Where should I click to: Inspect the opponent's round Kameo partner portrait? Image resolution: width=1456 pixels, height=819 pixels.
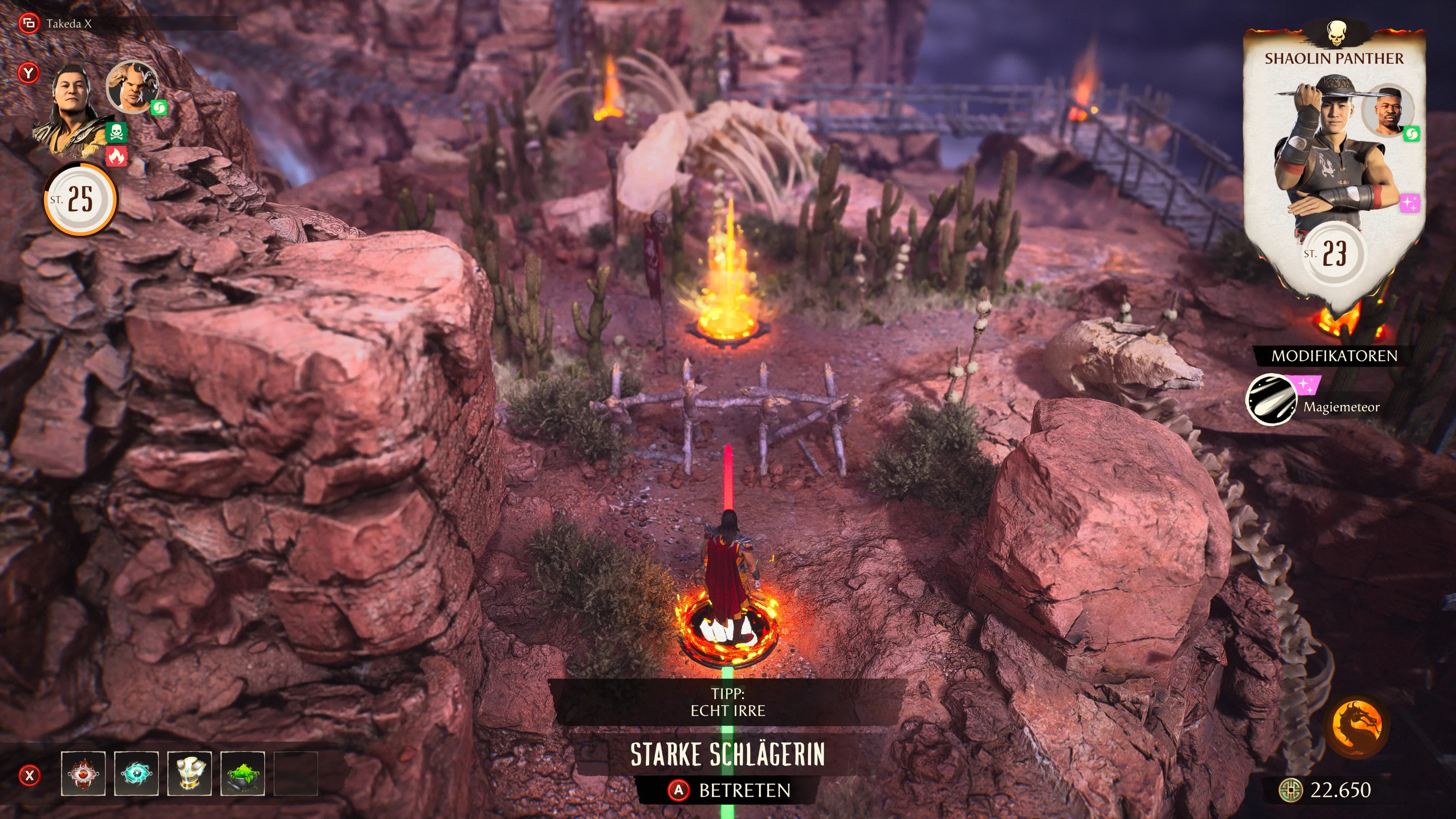point(1388,110)
